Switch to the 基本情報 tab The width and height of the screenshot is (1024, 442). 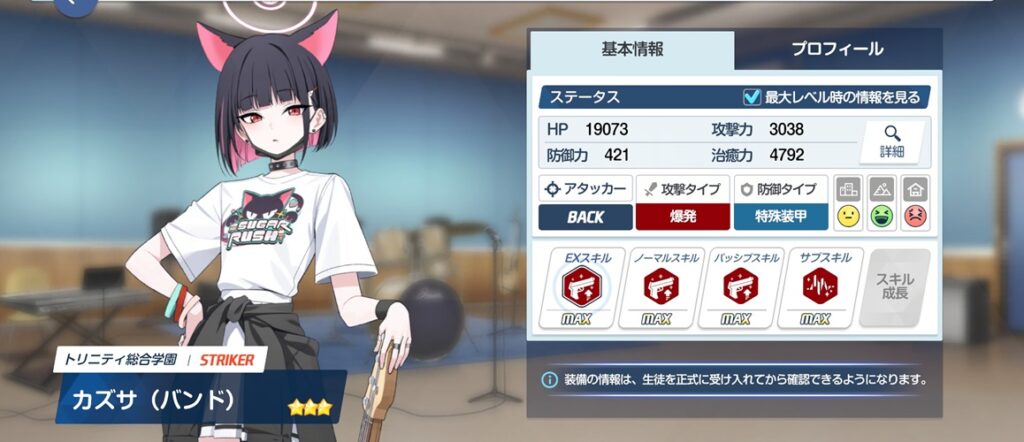click(x=632, y=48)
